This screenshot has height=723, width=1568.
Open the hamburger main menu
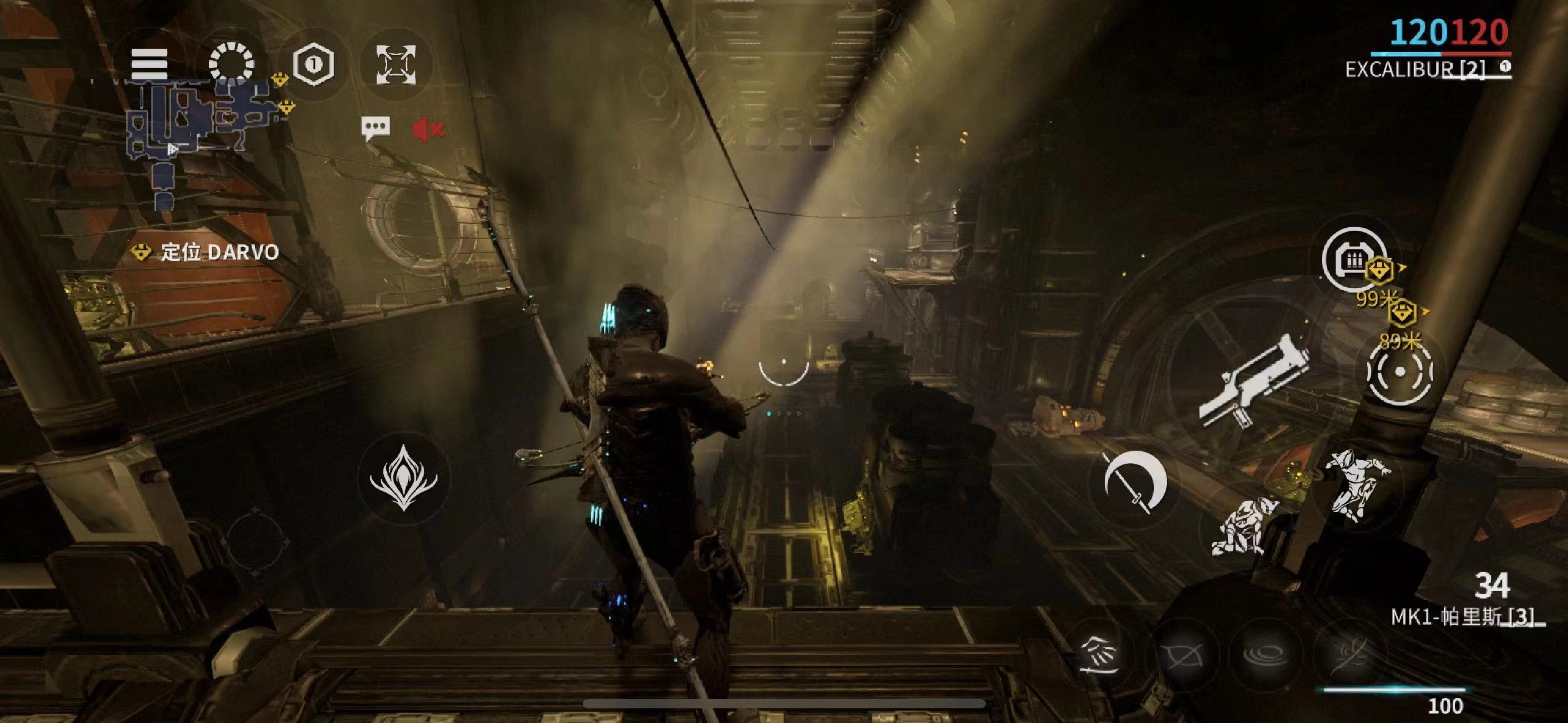pos(149,63)
